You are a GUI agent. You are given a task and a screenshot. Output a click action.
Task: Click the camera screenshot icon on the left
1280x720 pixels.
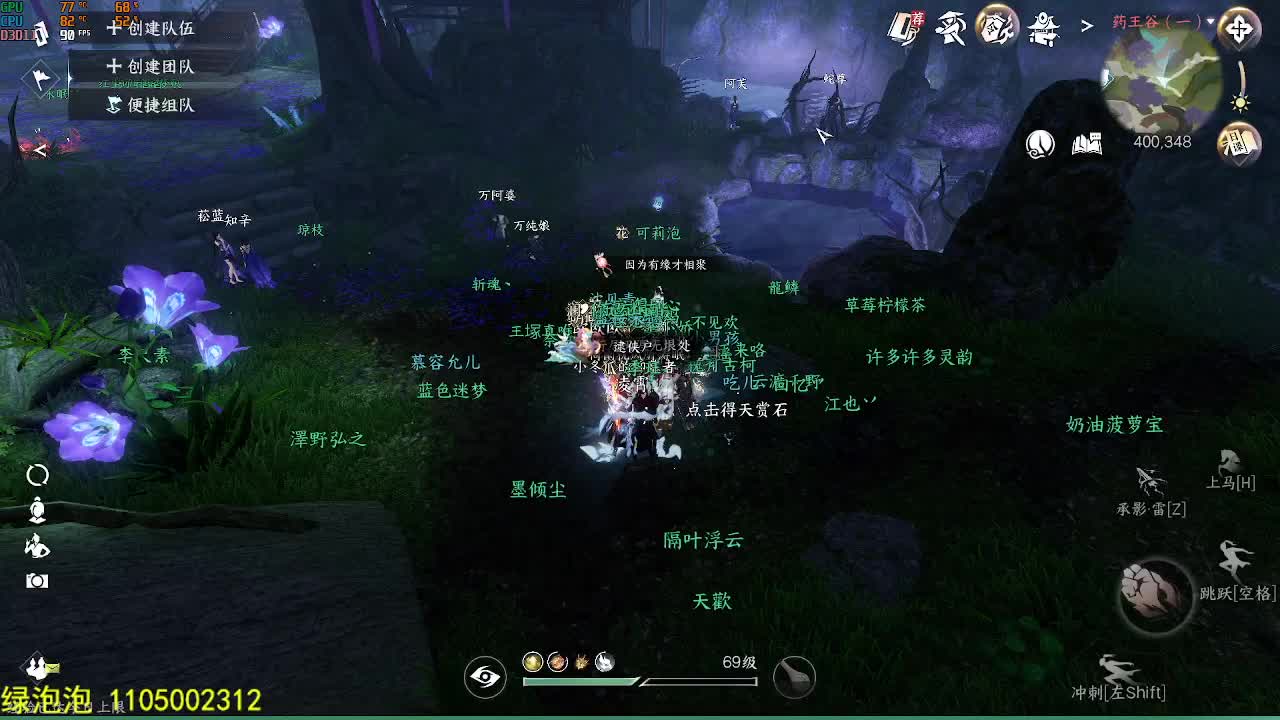36,578
